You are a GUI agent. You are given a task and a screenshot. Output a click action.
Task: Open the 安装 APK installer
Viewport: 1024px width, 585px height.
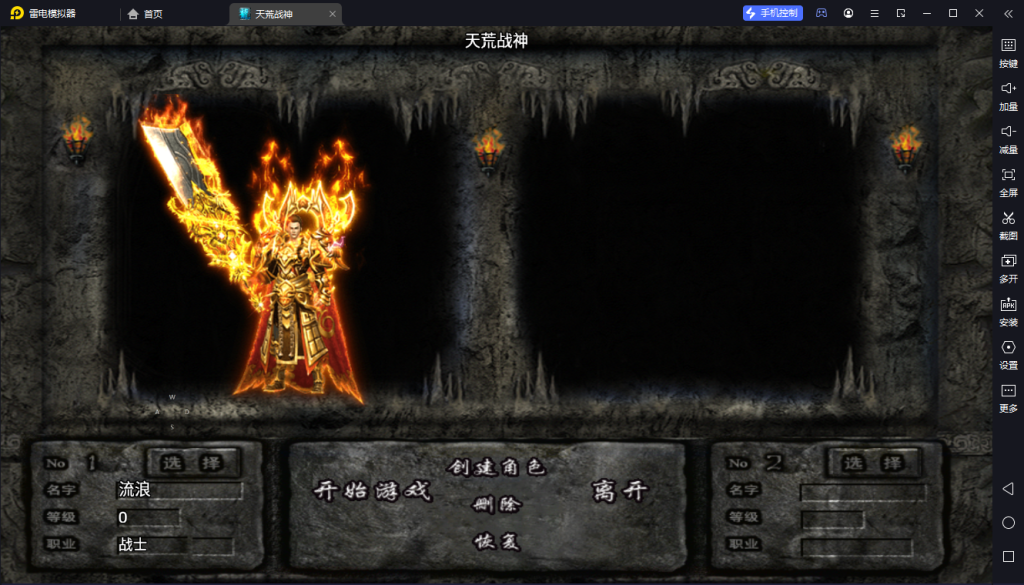tap(1008, 310)
